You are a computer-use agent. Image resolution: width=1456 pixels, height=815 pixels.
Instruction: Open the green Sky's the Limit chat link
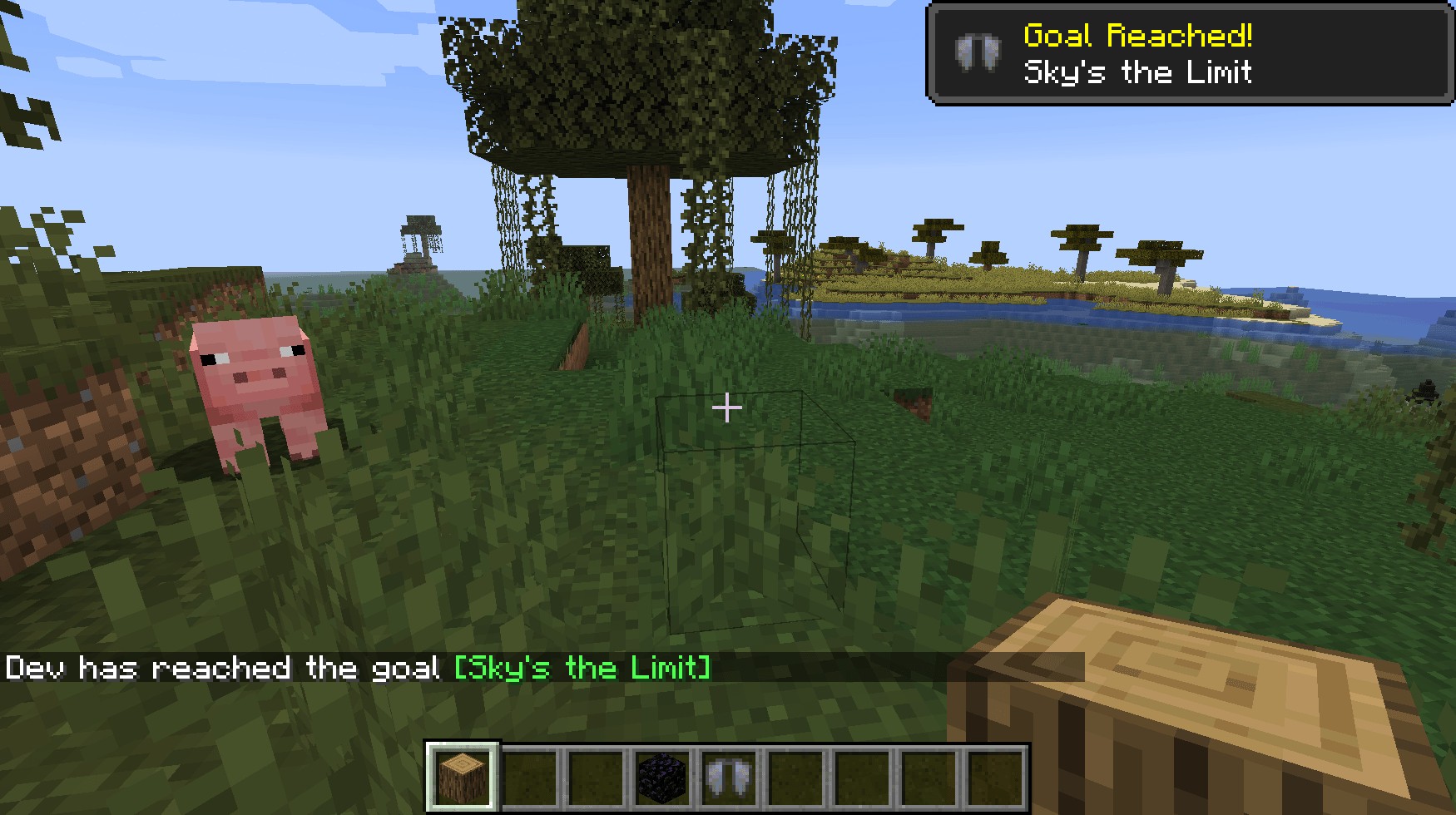click(x=582, y=668)
